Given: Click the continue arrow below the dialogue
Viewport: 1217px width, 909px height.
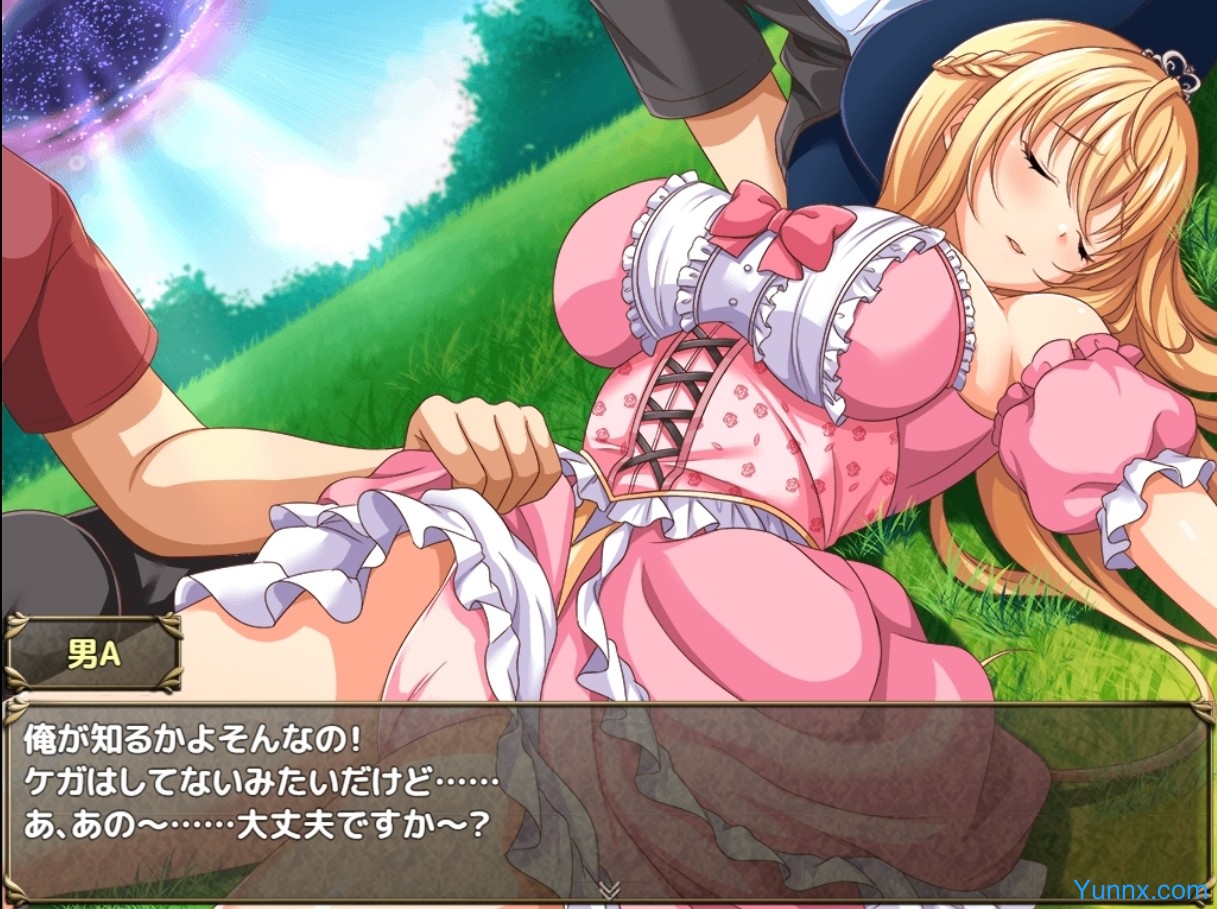Looking at the screenshot, I should click(x=607, y=887).
